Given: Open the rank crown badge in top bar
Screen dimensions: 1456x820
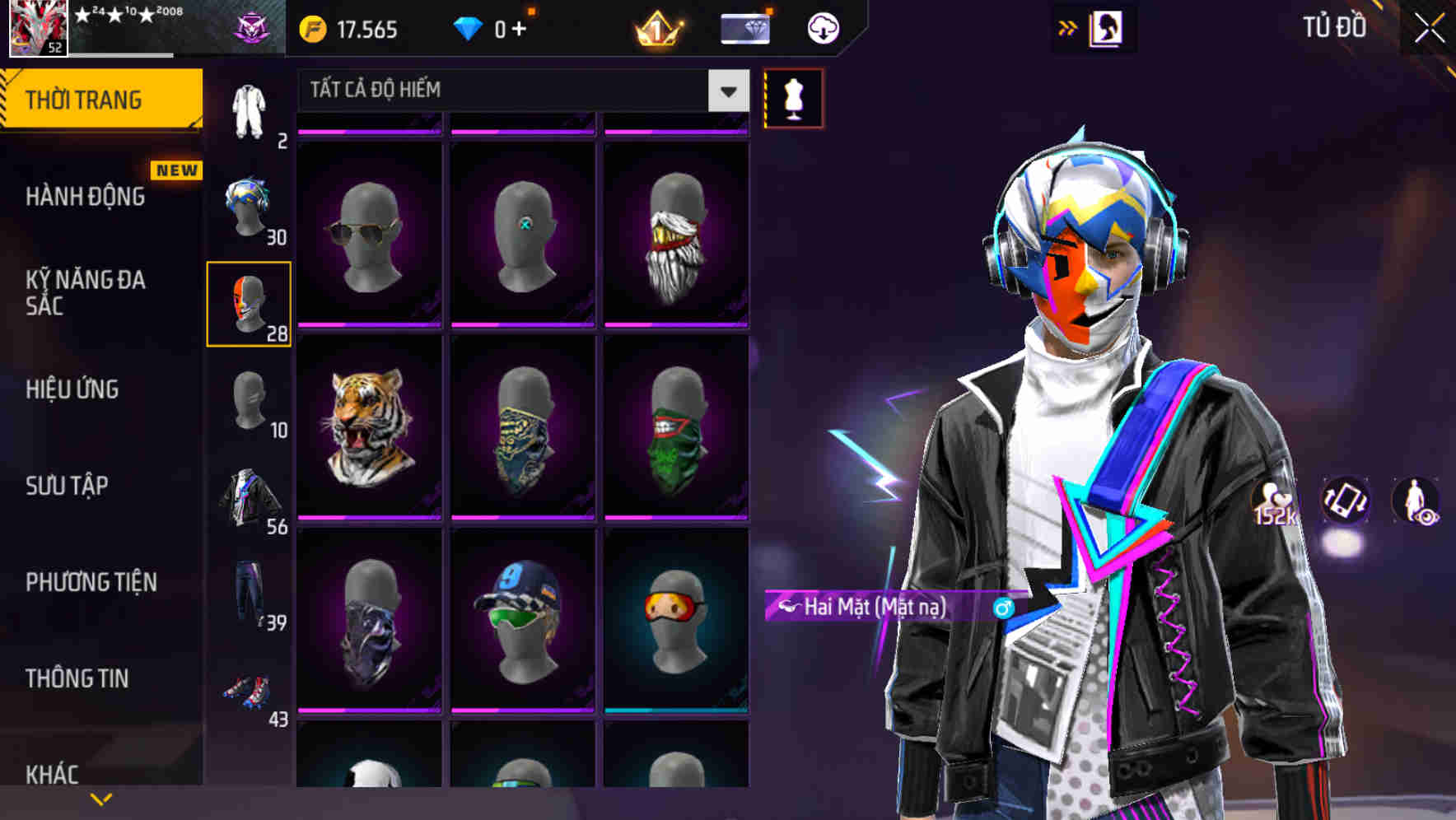Looking at the screenshot, I should 656,27.
